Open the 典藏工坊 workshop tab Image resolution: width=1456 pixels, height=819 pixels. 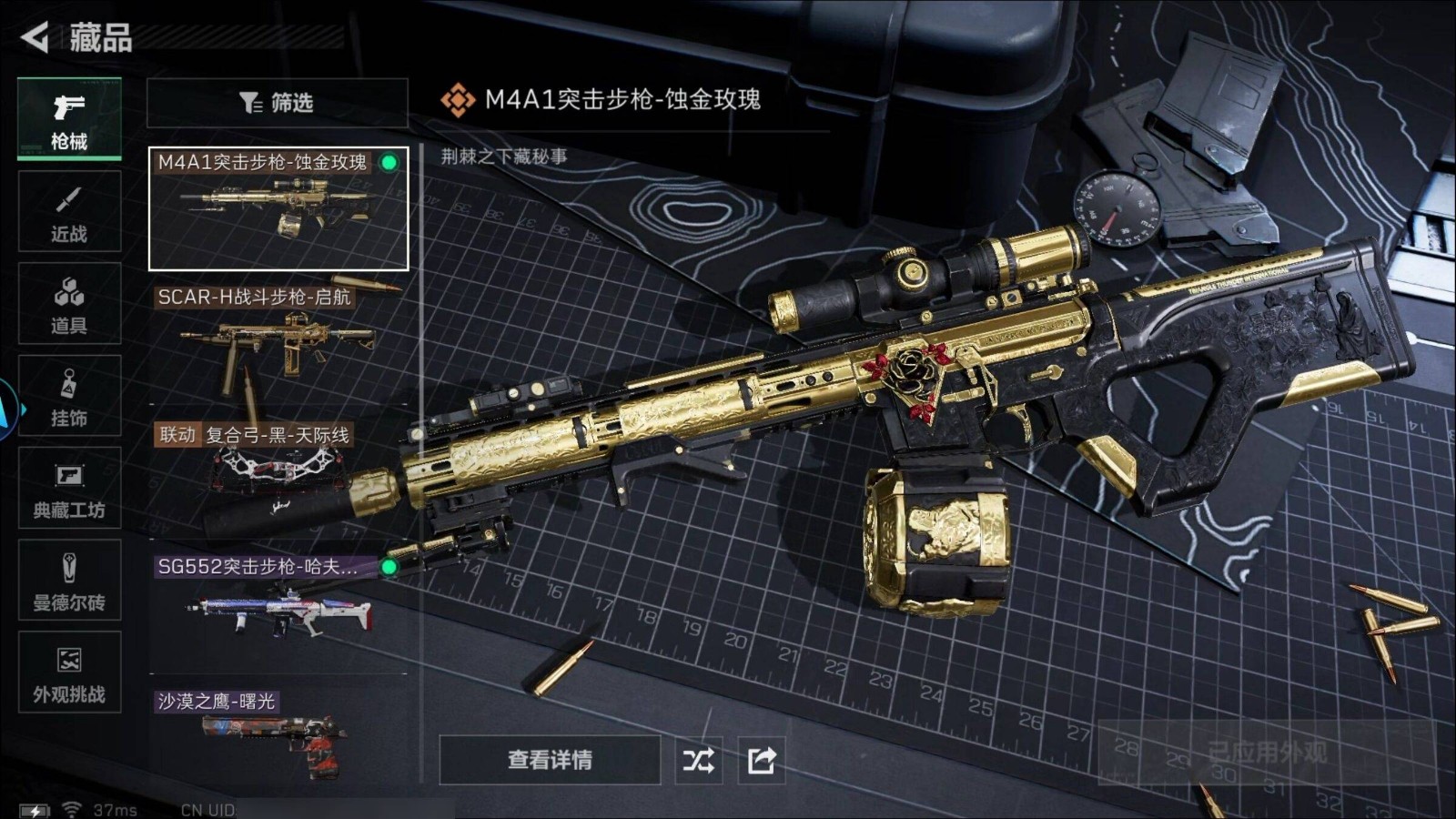(x=69, y=489)
